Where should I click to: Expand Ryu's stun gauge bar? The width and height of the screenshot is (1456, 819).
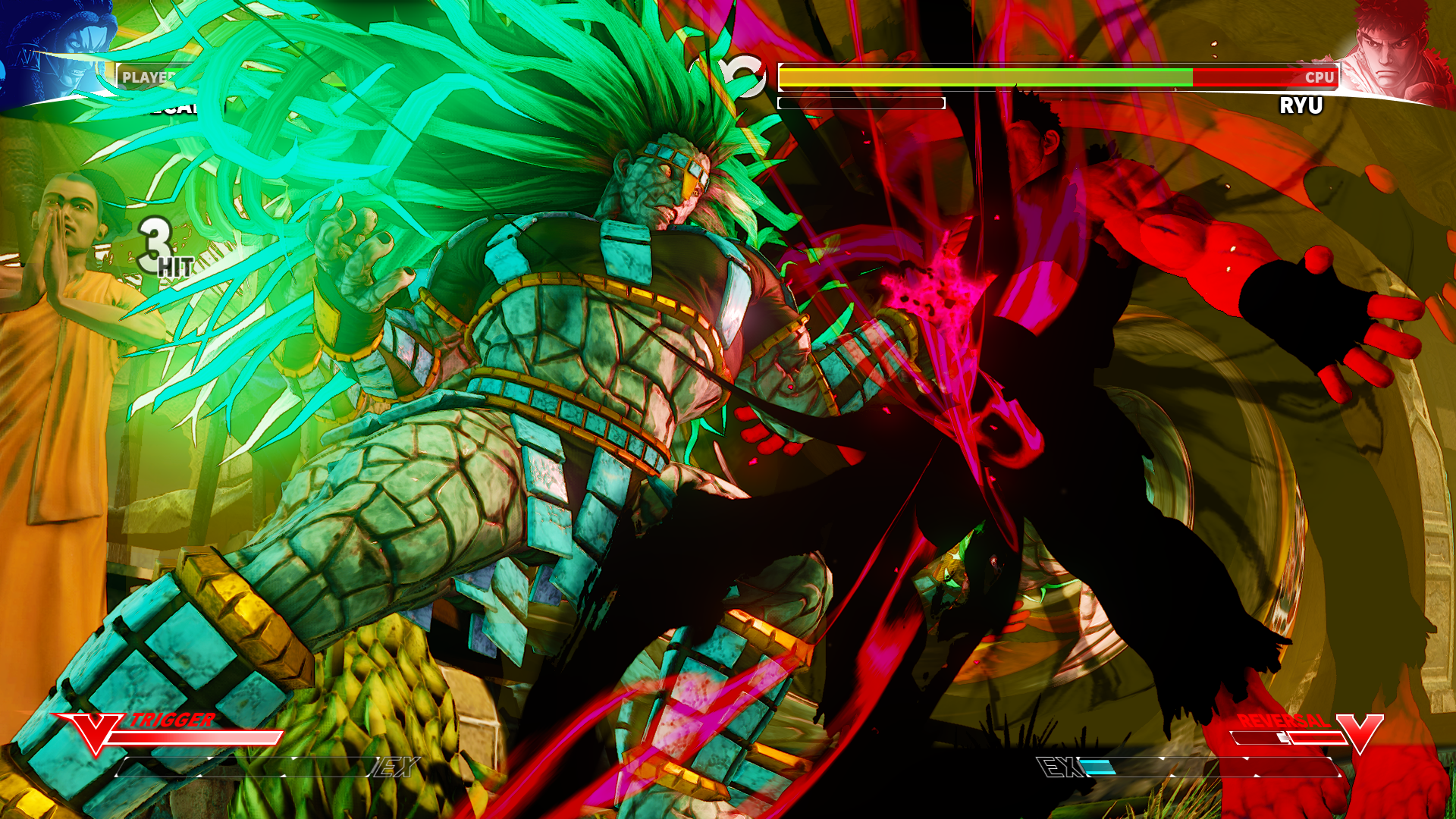tap(861, 102)
